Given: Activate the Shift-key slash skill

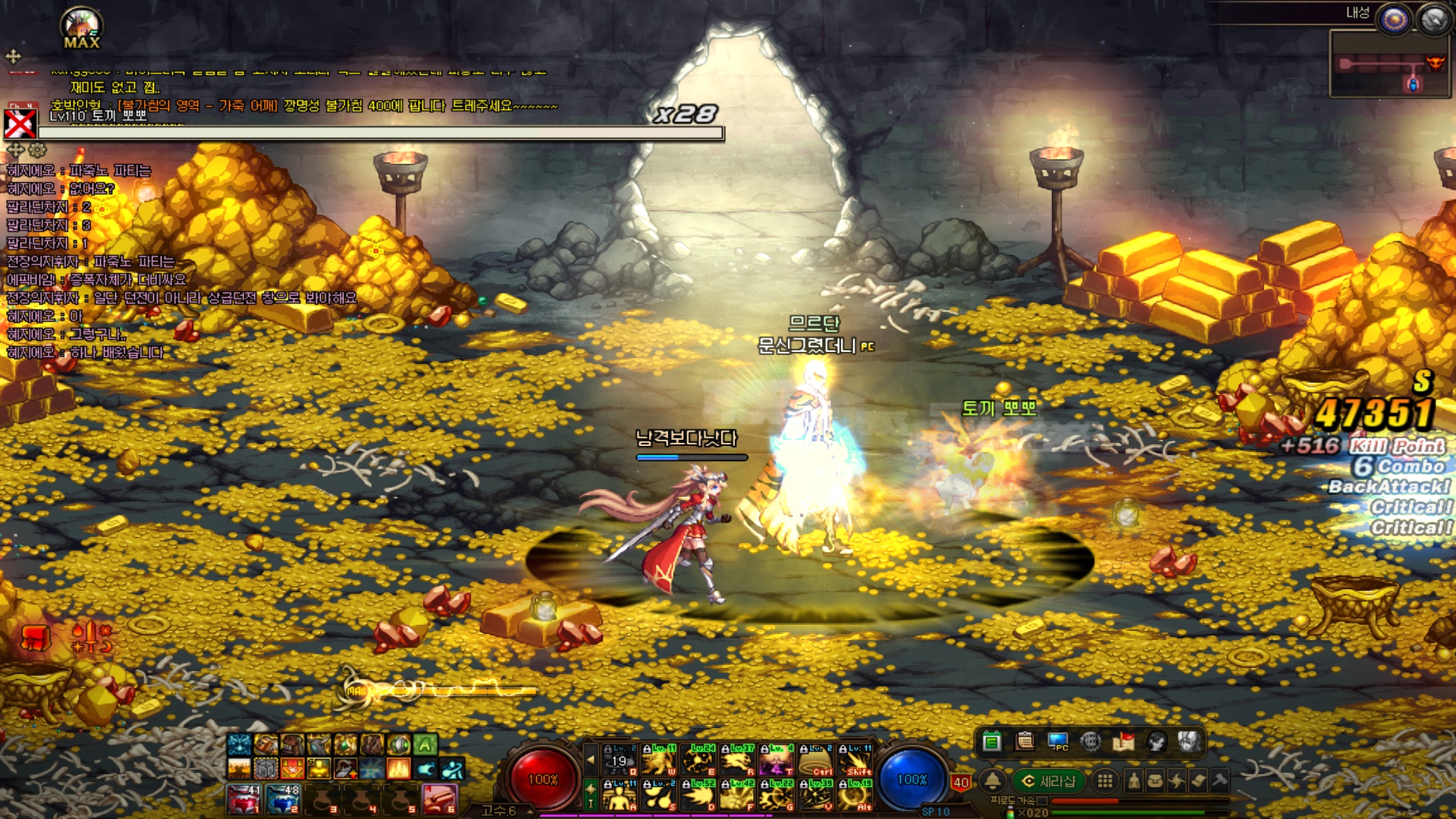Looking at the screenshot, I should (x=856, y=759).
